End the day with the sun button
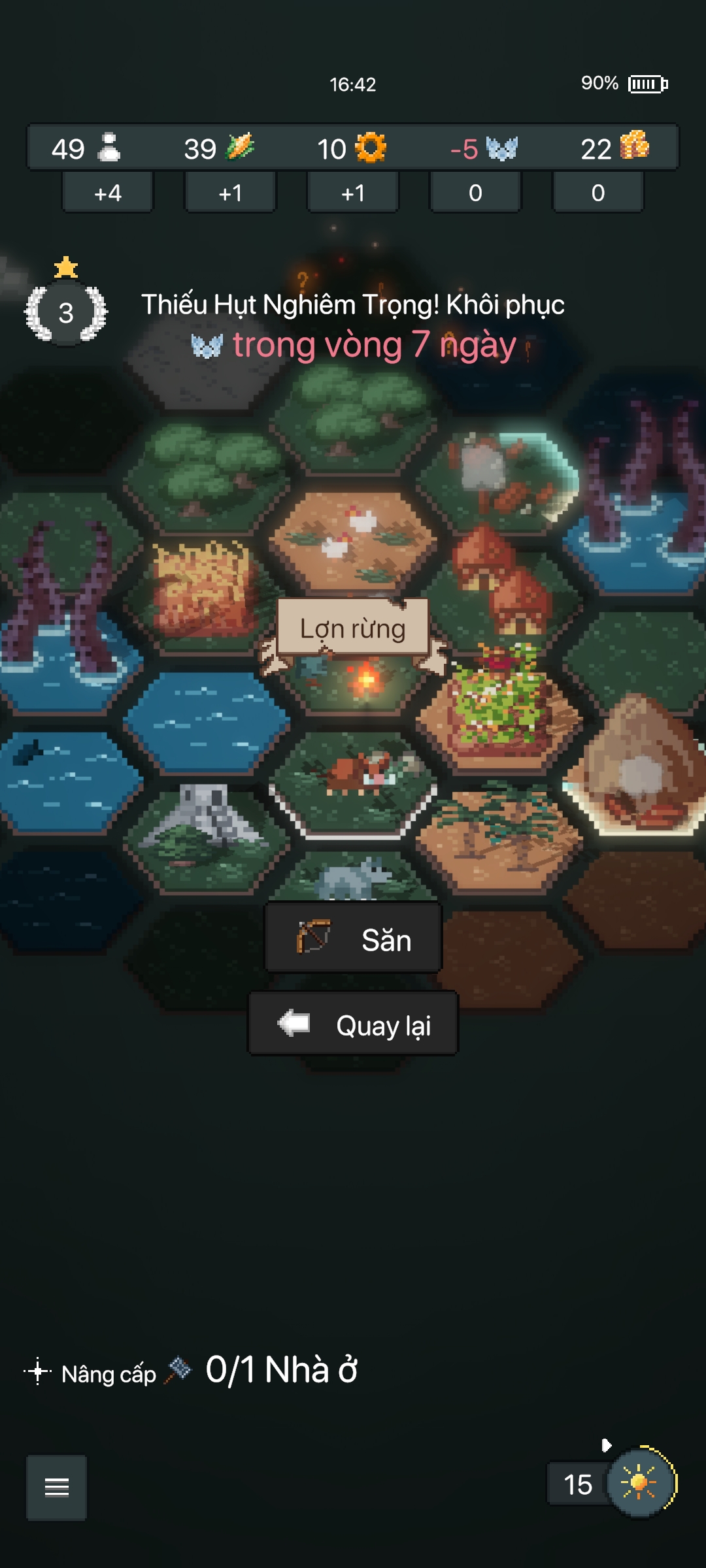The height and width of the screenshot is (1568, 706). click(640, 1483)
